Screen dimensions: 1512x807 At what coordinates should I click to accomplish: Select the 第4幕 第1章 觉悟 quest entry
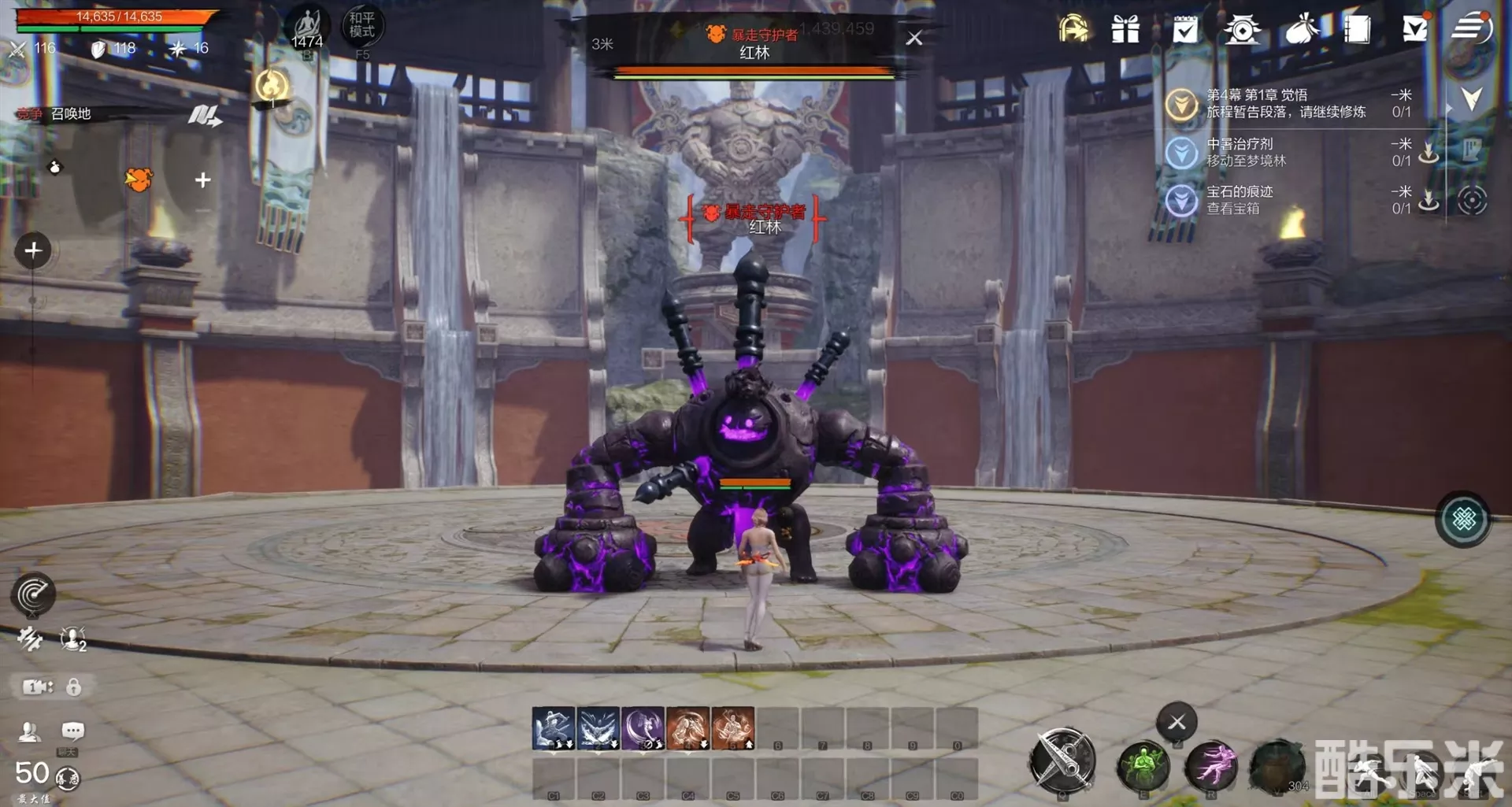[1285, 103]
